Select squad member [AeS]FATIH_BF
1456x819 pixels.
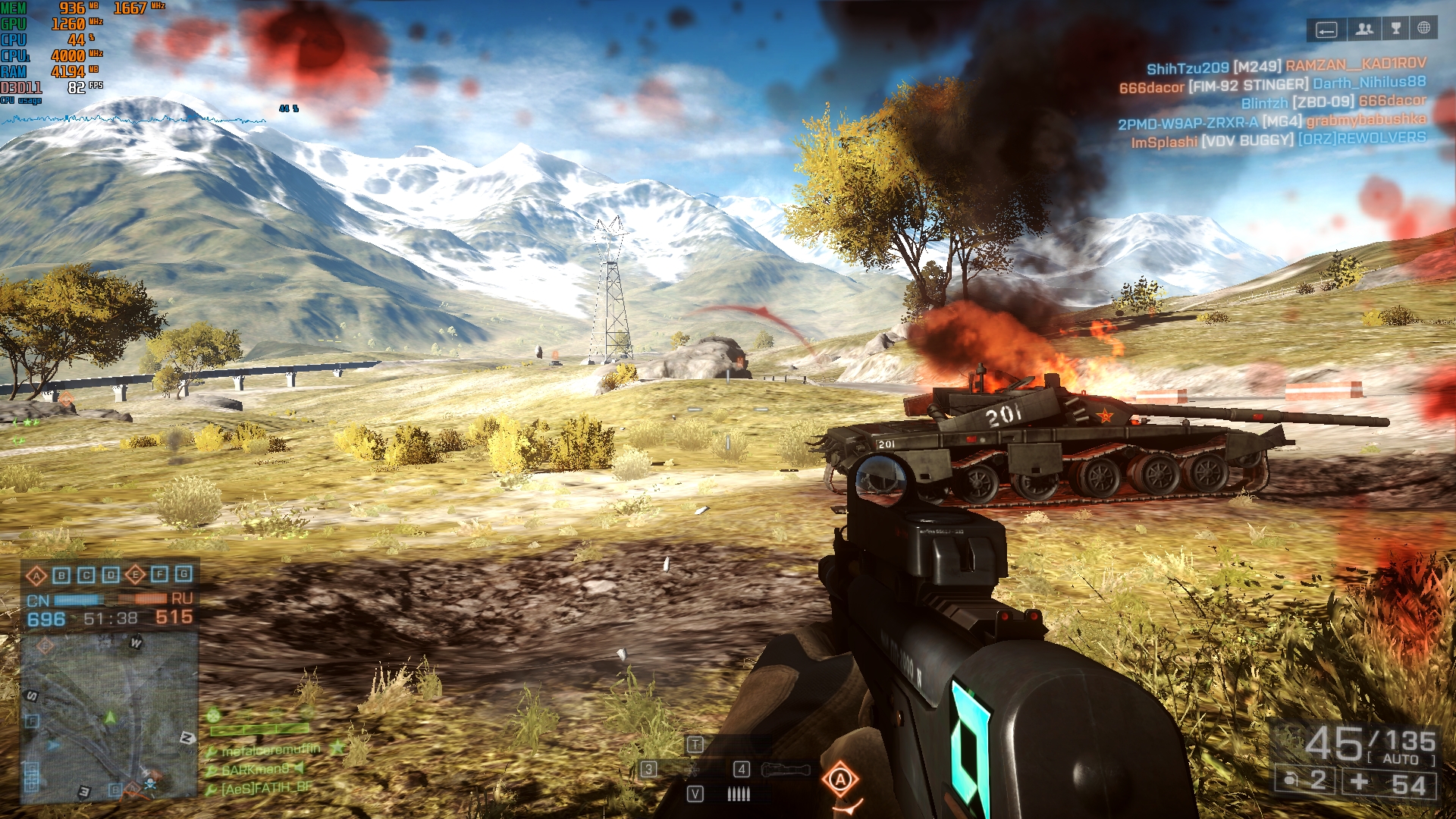point(265,788)
